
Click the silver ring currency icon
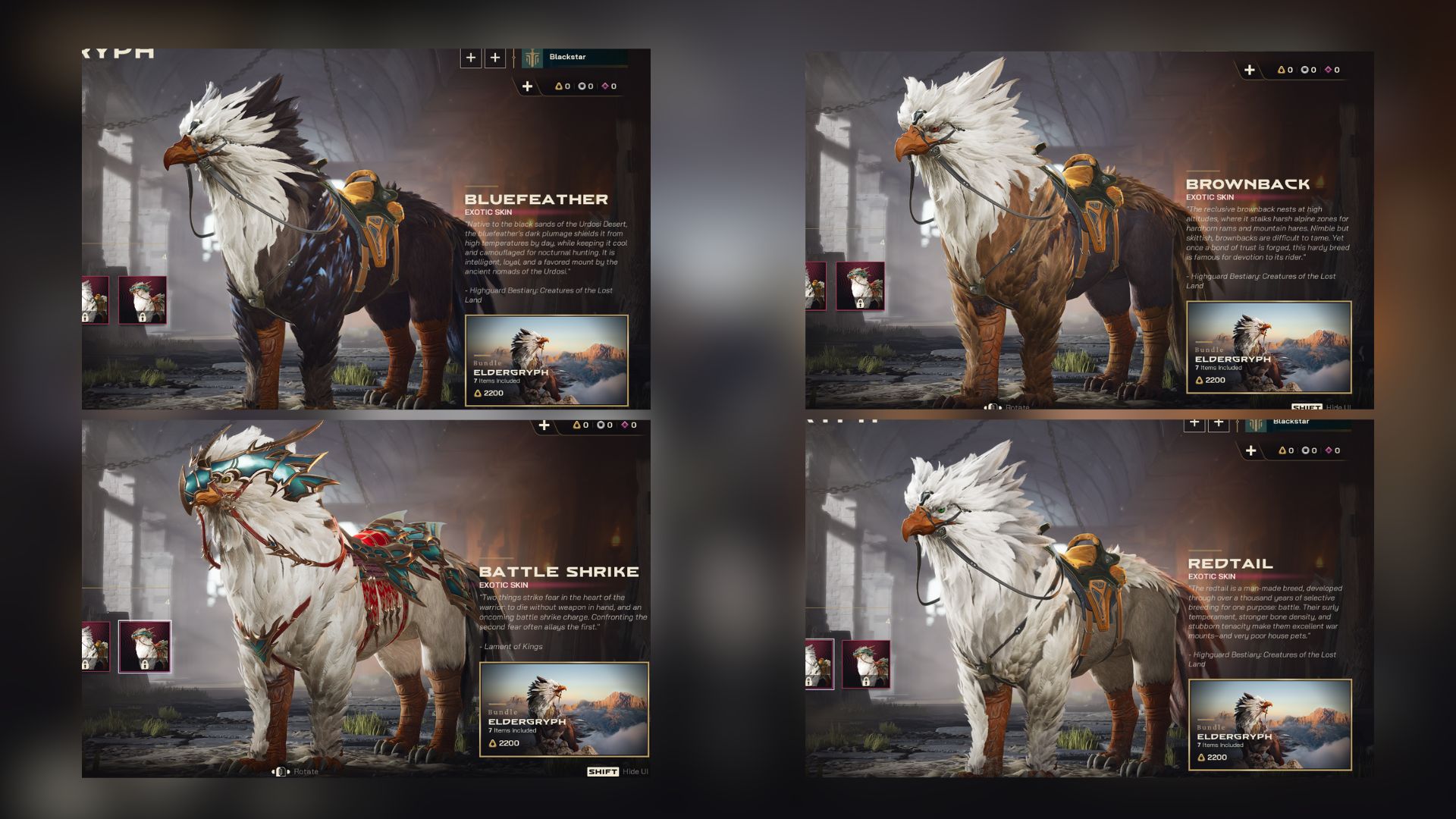[582, 86]
